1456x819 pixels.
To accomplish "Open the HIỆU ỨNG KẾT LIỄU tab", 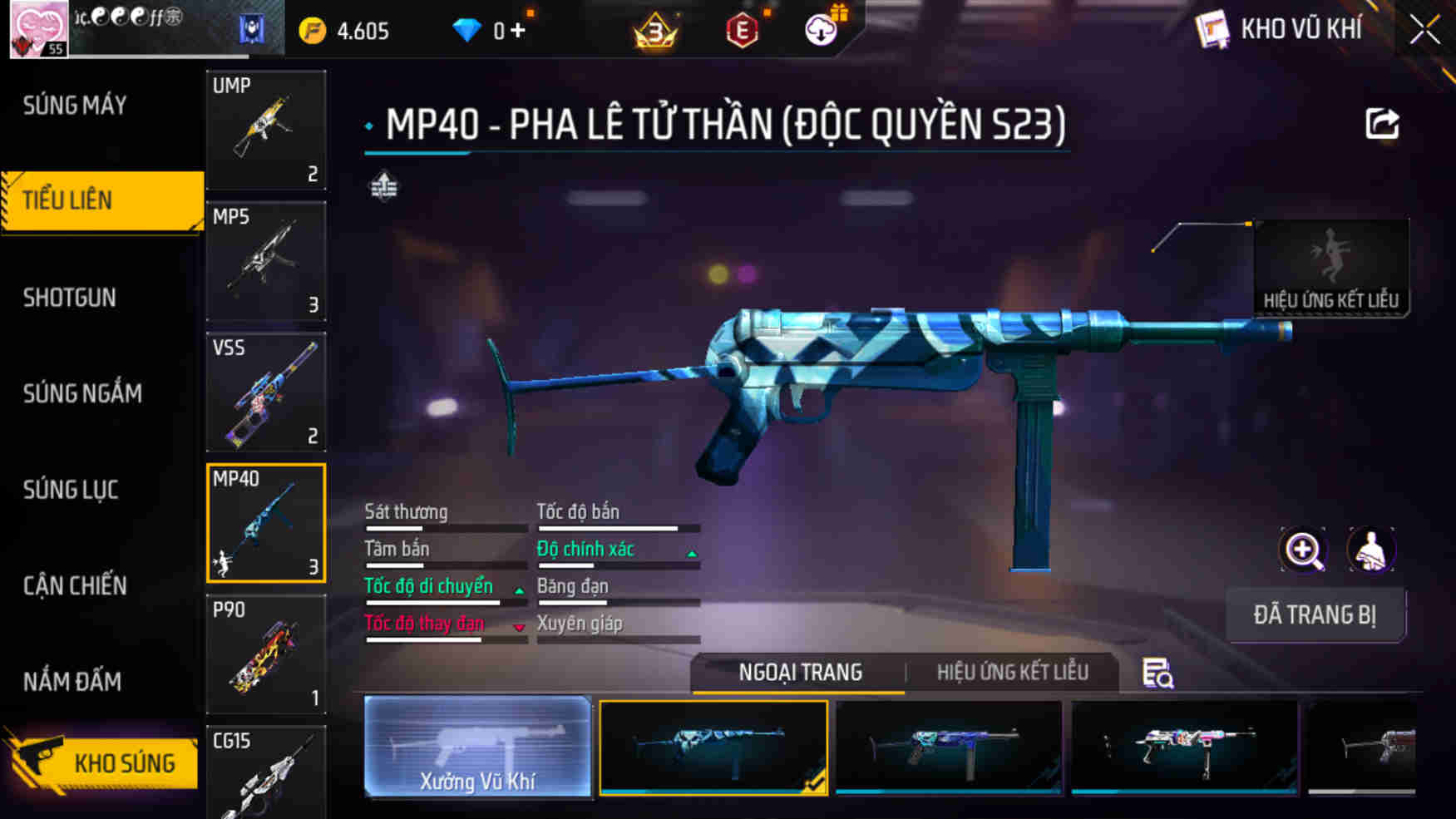I will coord(1015,672).
